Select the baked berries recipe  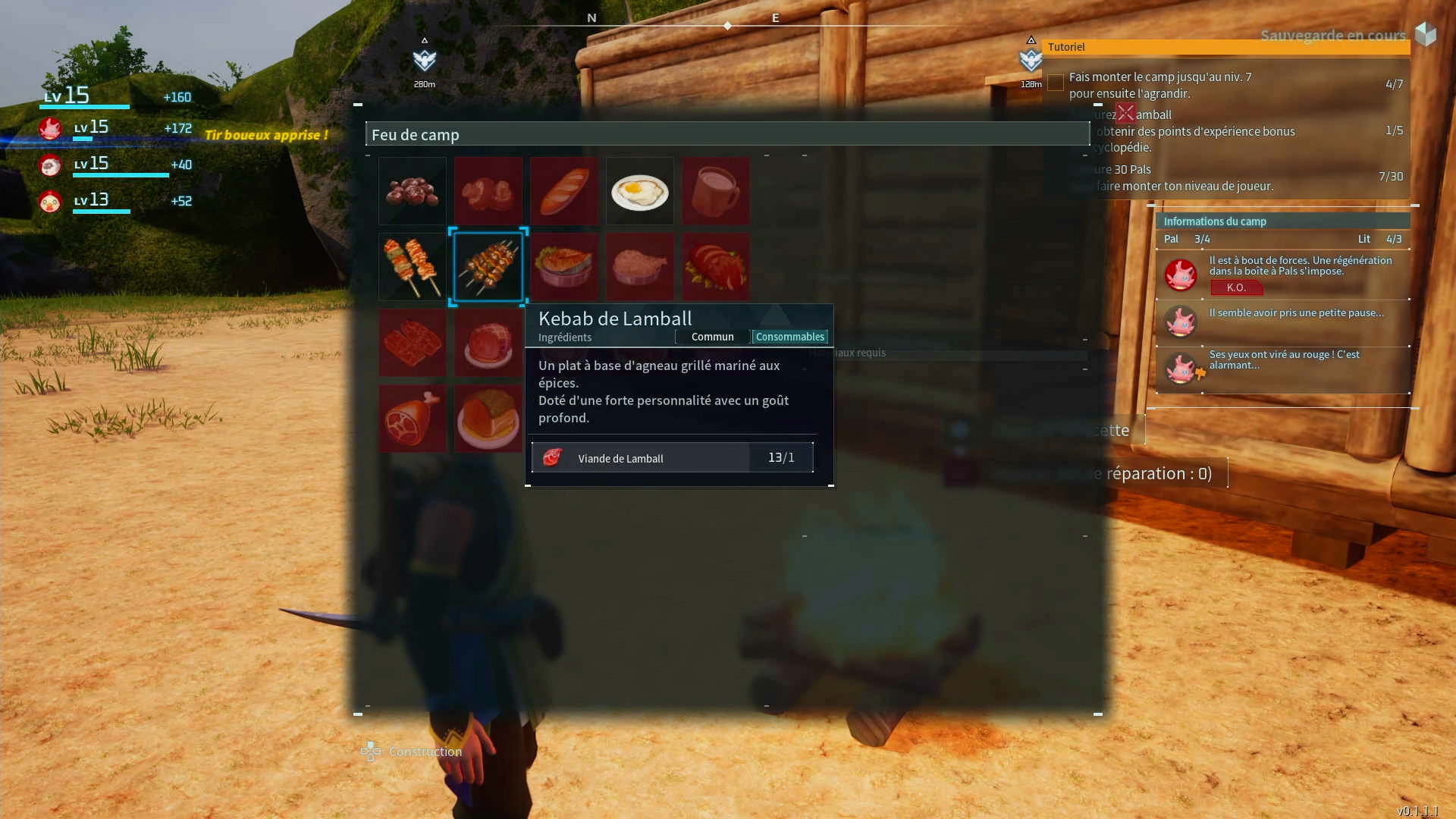pyautogui.click(x=412, y=191)
